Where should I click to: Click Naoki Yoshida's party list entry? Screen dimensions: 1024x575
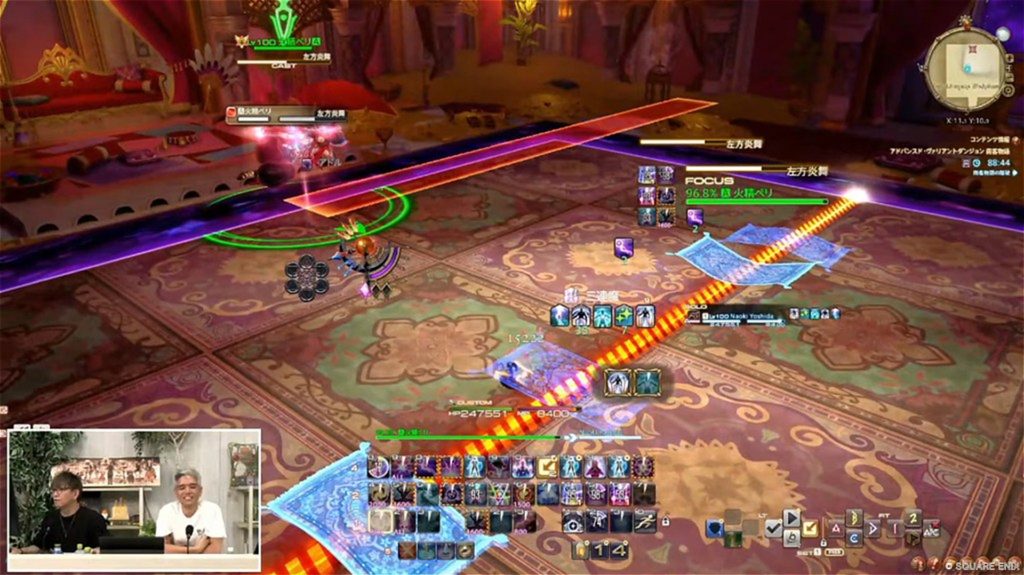point(744,316)
